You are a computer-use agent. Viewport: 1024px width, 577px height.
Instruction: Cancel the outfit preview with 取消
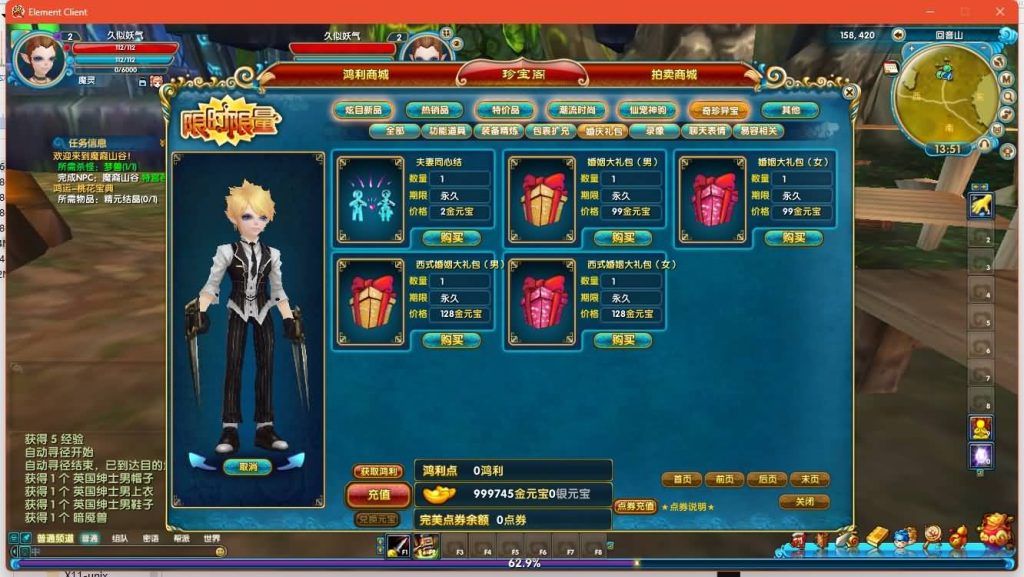click(247, 466)
